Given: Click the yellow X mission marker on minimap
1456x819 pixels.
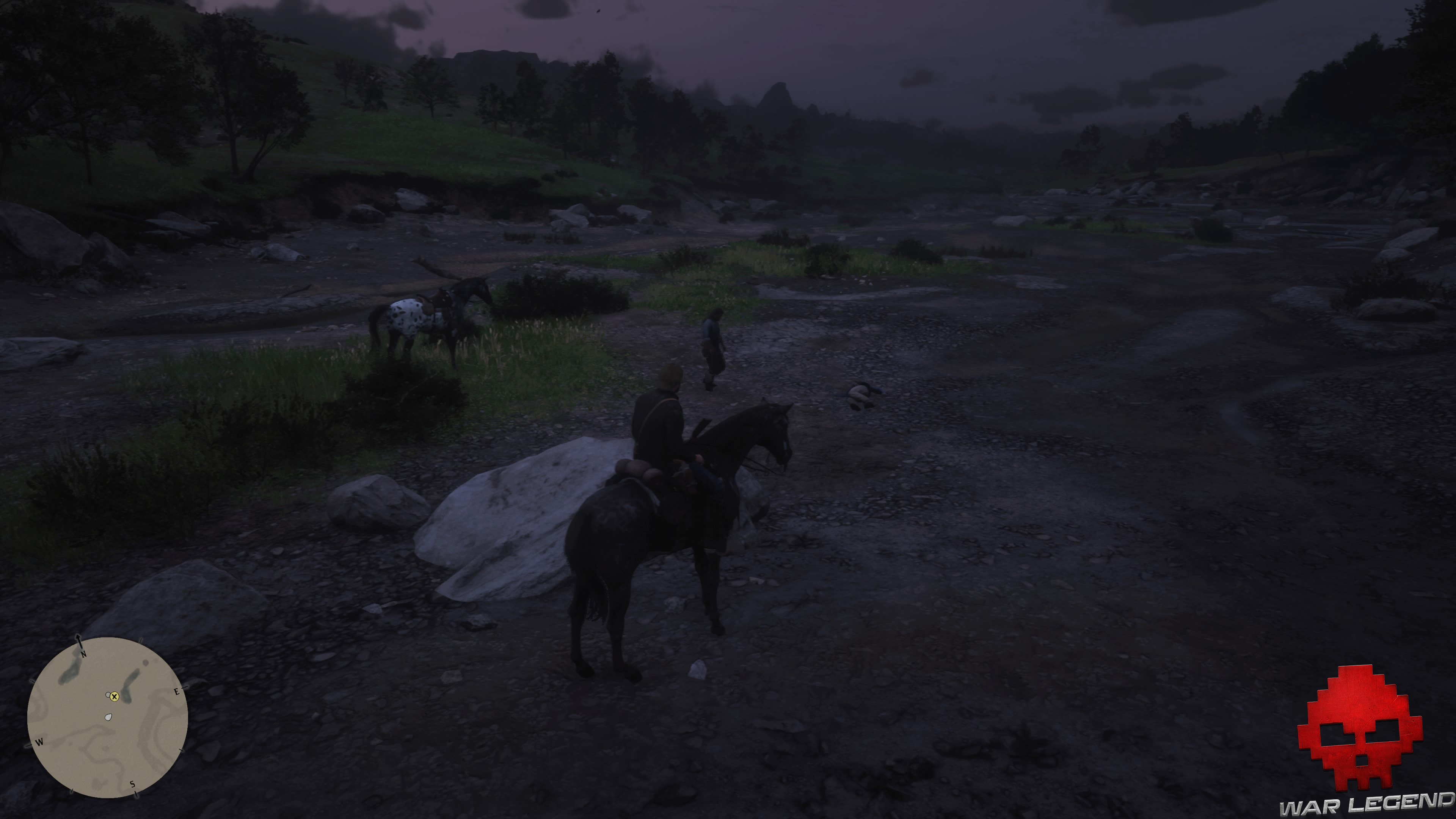Looking at the screenshot, I should (115, 697).
